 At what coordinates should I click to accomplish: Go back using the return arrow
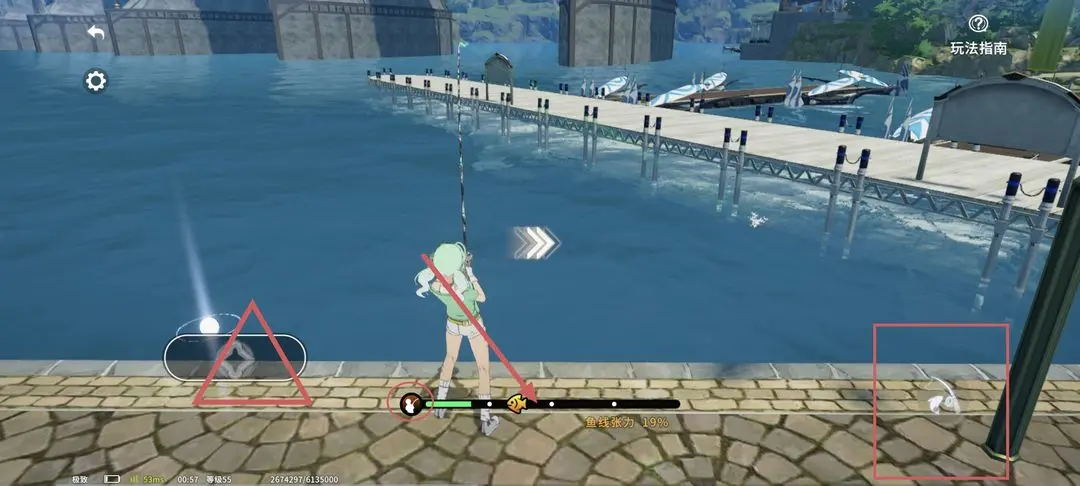(x=96, y=33)
